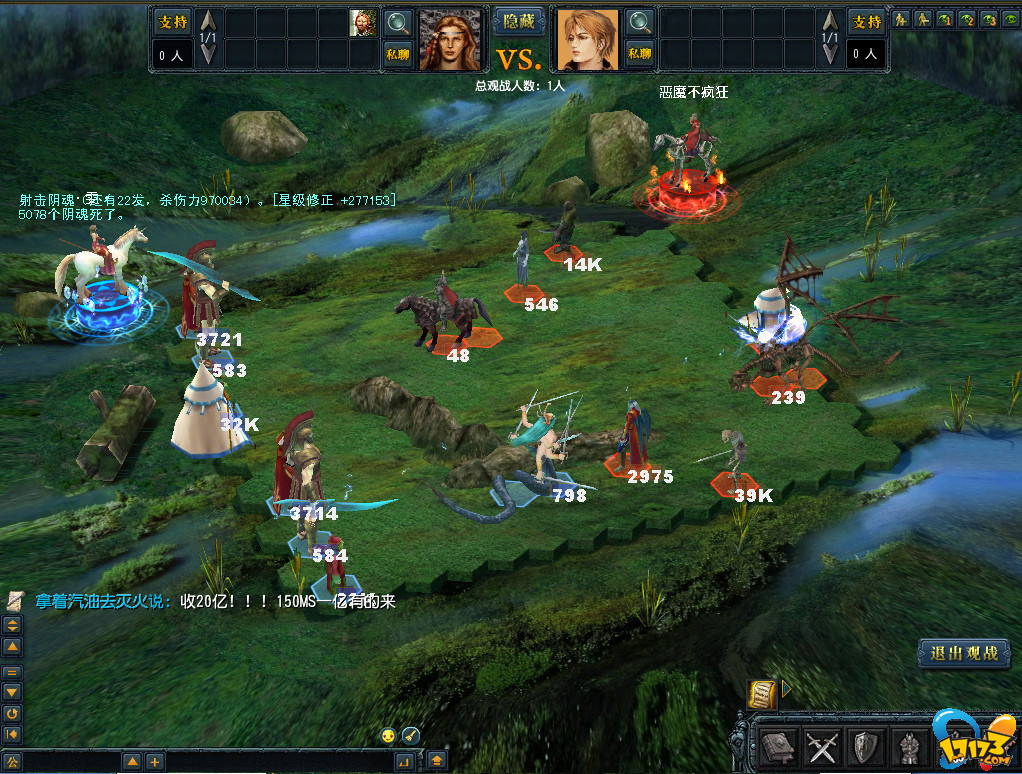Switch chat channel with the 公 button
Screen dimensions: 1022x774
point(12,762)
